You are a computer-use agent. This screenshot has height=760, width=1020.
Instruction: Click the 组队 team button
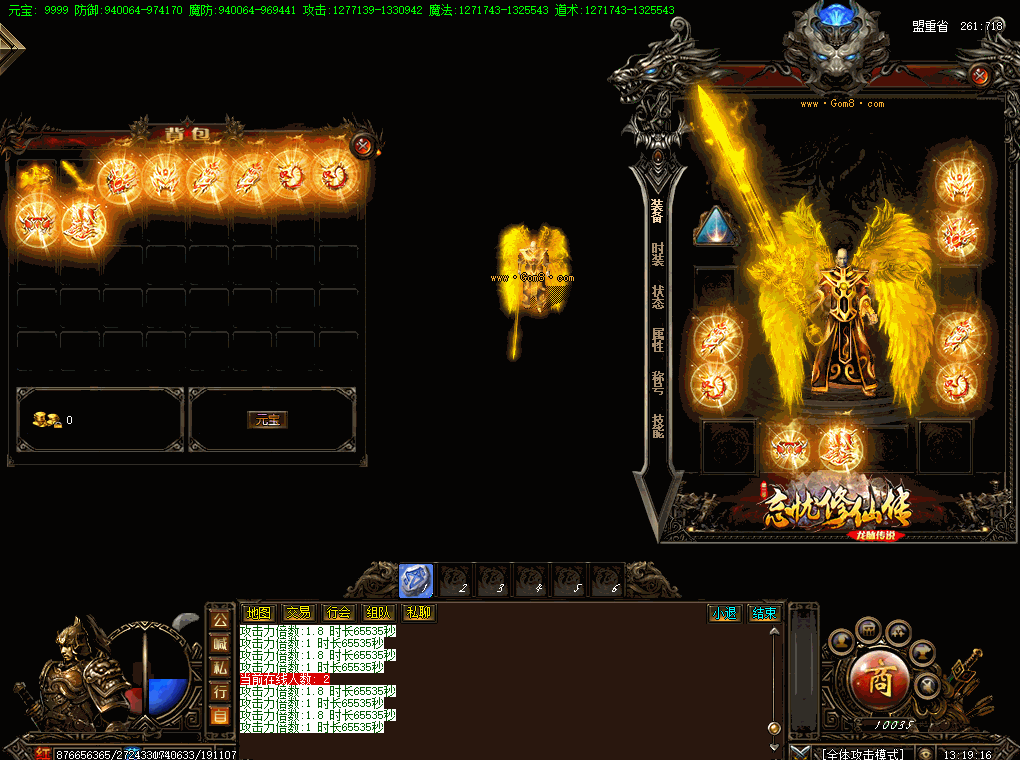point(378,613)
